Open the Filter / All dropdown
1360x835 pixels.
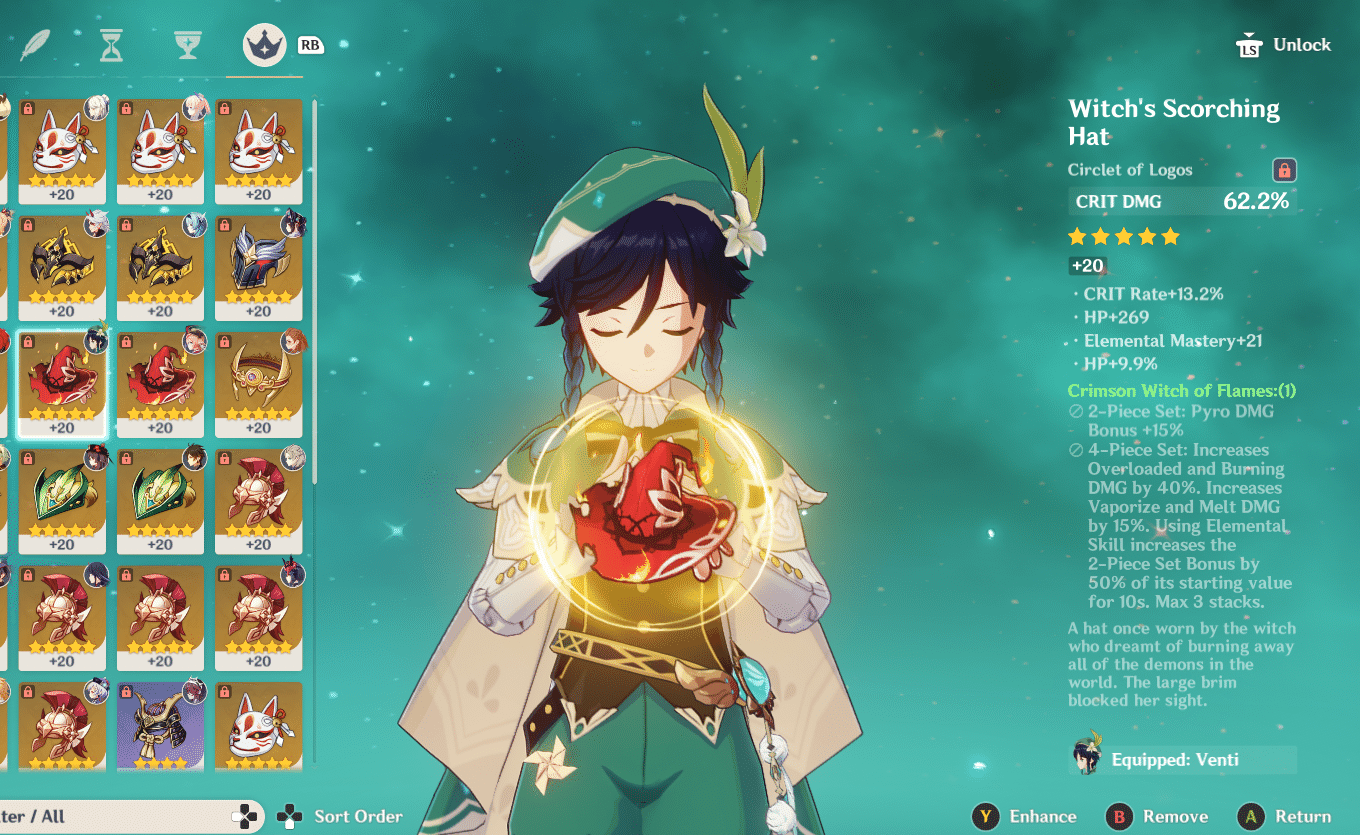pos(120,816)
